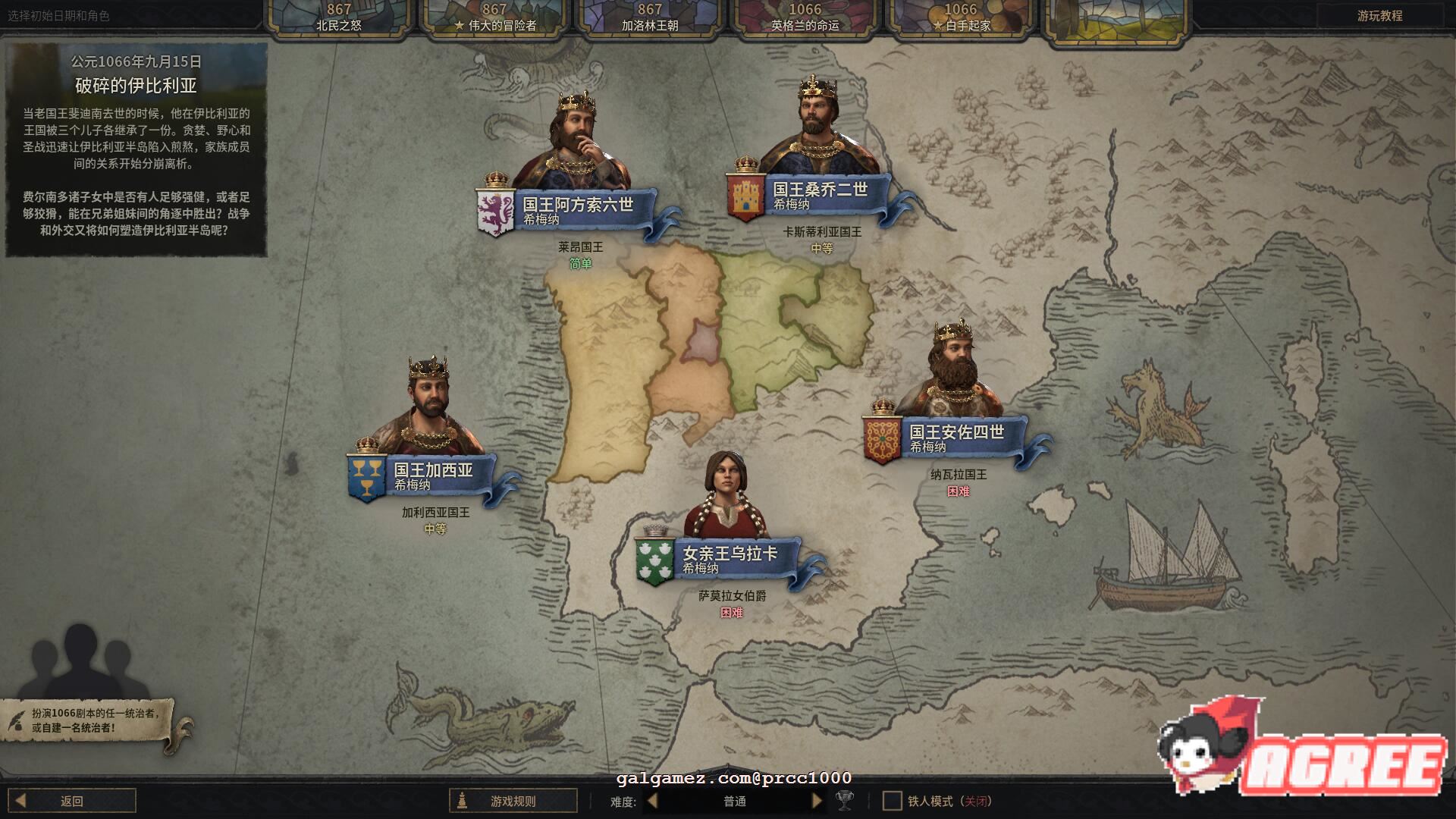Select the 北民之怒 867 bookmark
The height and width of the screenshot is (819, 1456).
click(339, 17)
